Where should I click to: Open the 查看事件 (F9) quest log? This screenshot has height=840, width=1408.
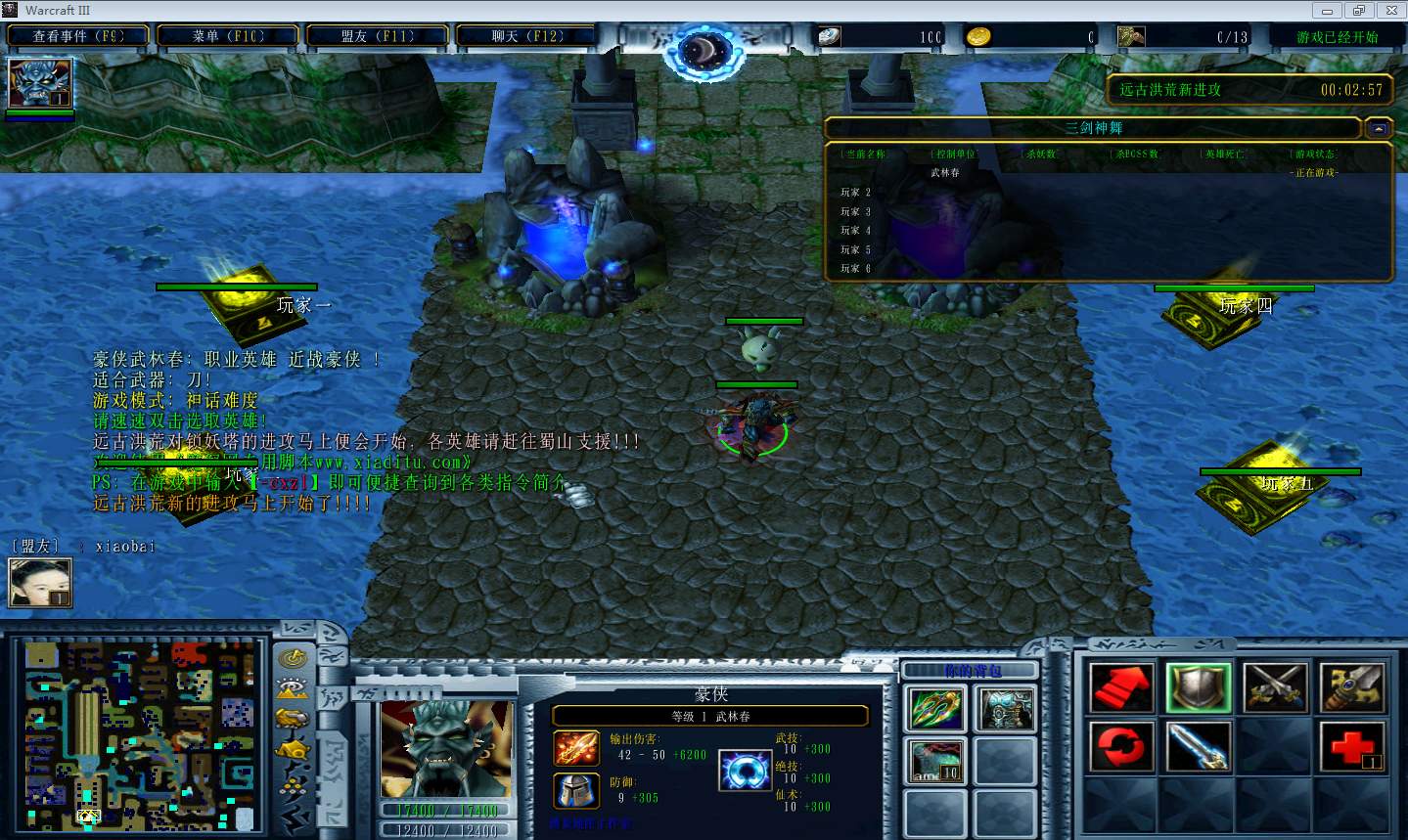click(x=78, y=36)
